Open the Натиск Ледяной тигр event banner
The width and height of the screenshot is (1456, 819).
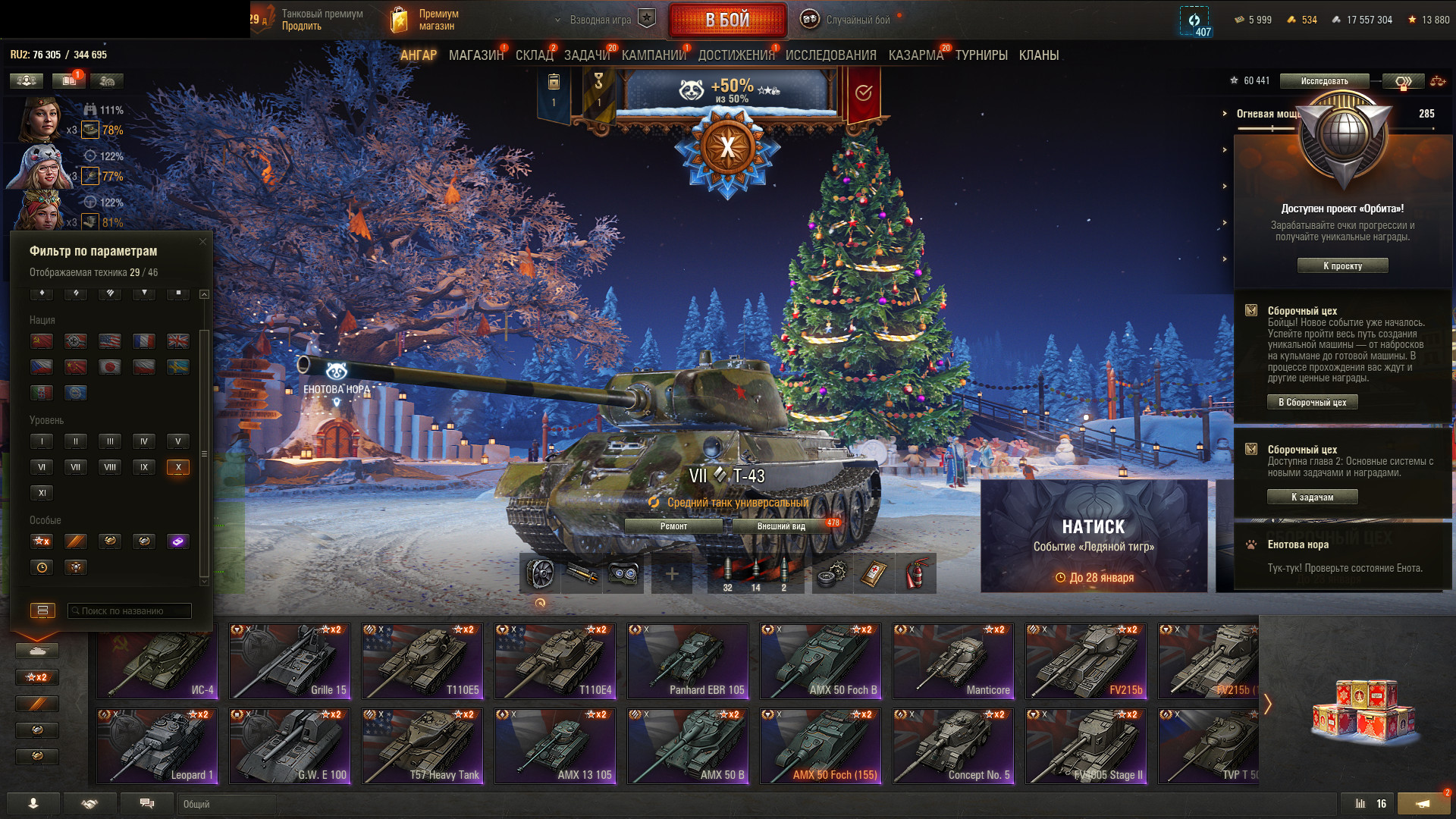[x=1094, y=536]
